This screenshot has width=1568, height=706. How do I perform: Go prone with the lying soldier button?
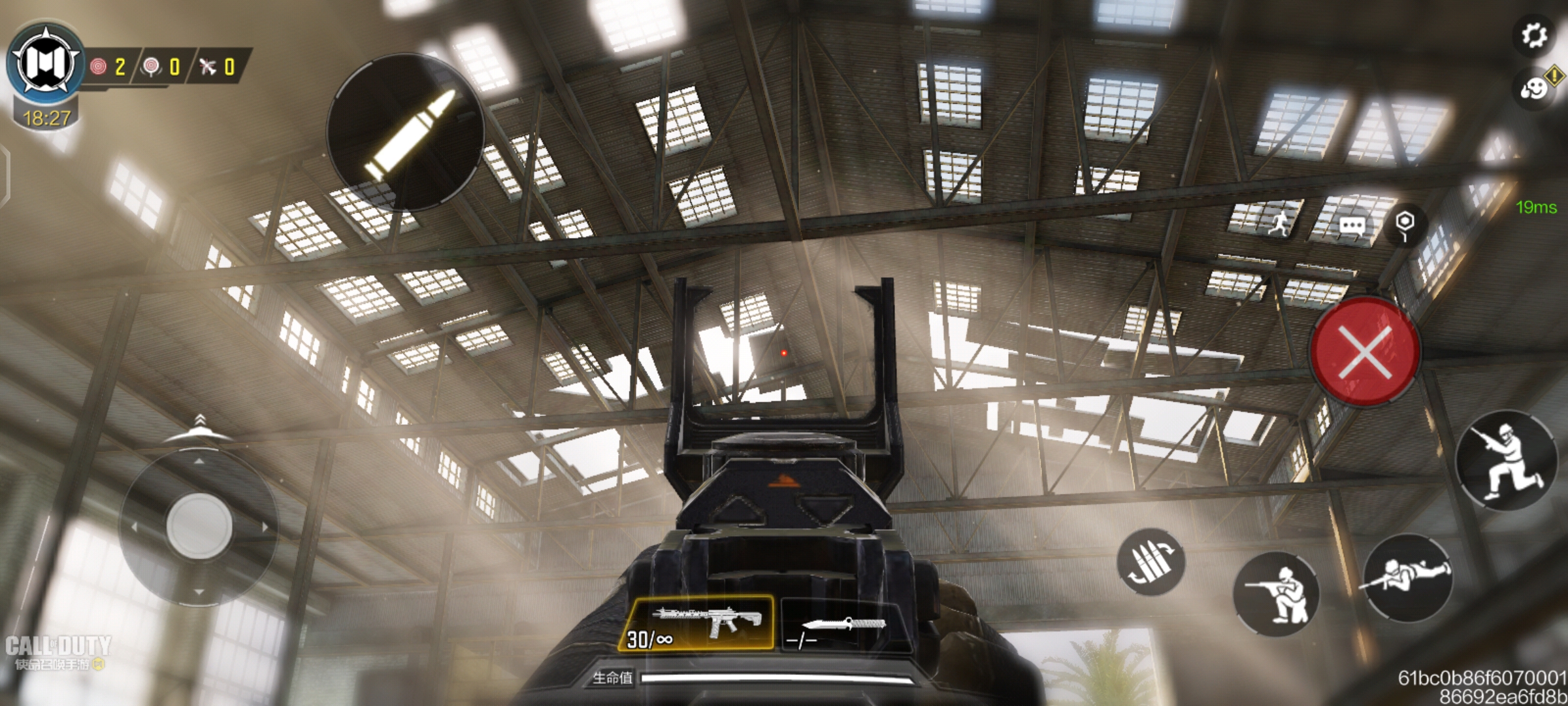click(1407, 576)
